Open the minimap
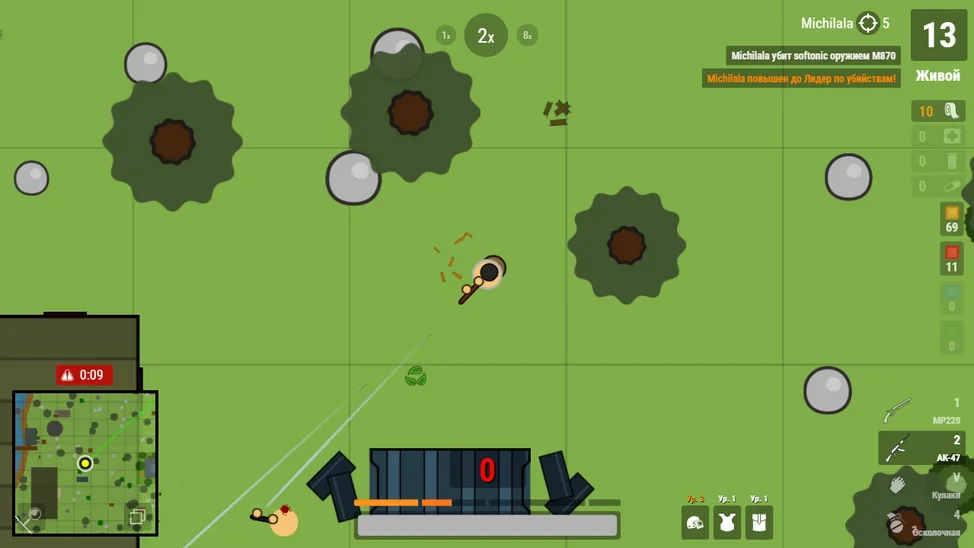 pyautogui.click(x=85, y=460)
